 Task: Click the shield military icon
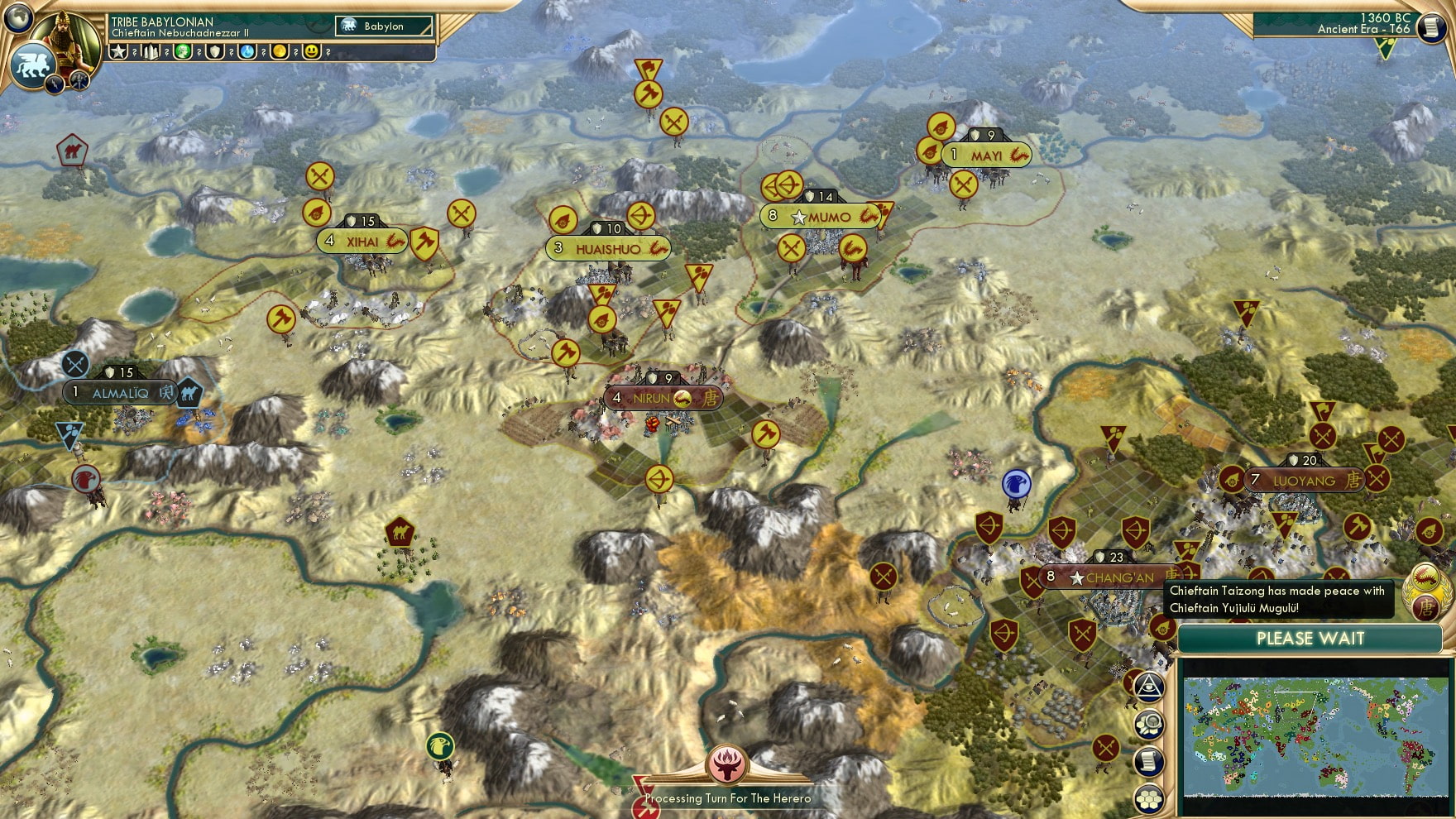[216, 51]
